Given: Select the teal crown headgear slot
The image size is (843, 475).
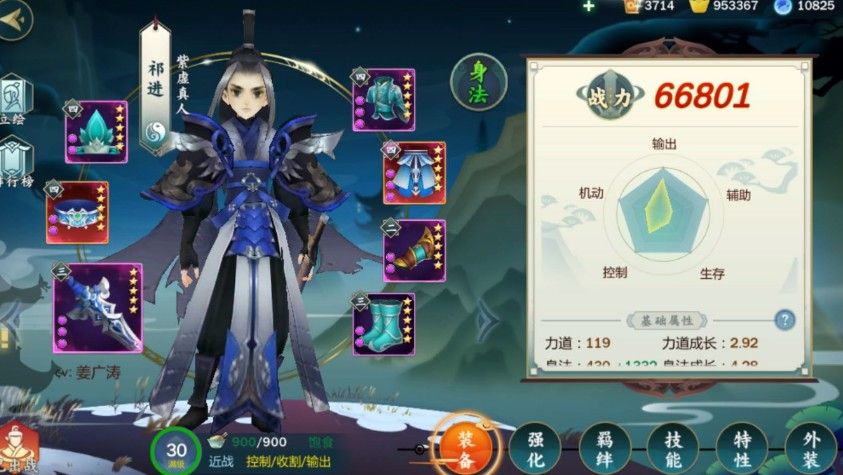Looking at the screenshot, I should click(96, 131).
